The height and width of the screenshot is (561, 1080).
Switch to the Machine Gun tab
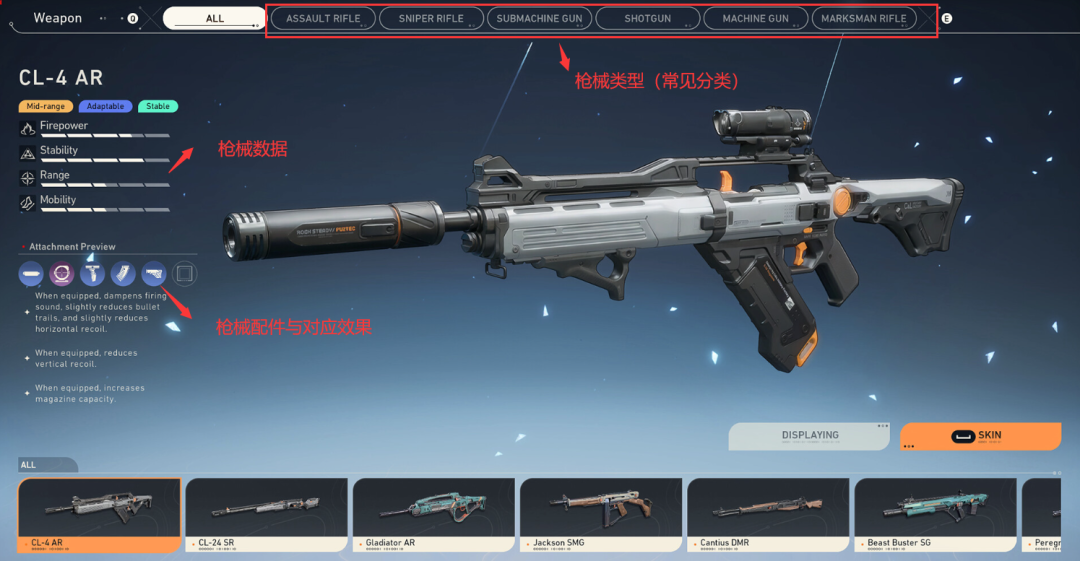pyautogui.click(x=755, y=18)
